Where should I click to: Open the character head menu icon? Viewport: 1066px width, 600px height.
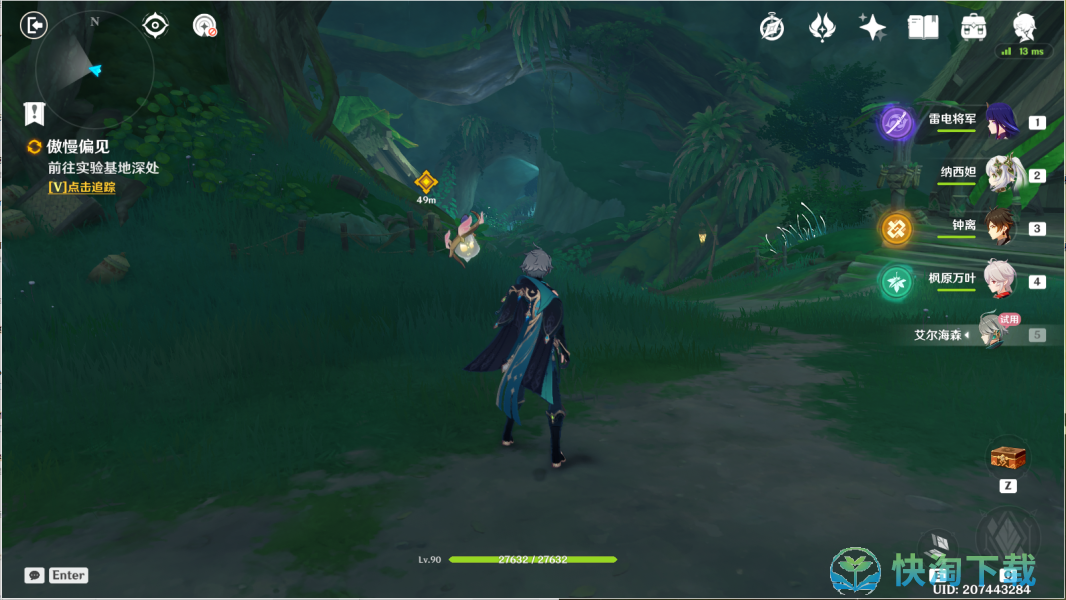1024,26
